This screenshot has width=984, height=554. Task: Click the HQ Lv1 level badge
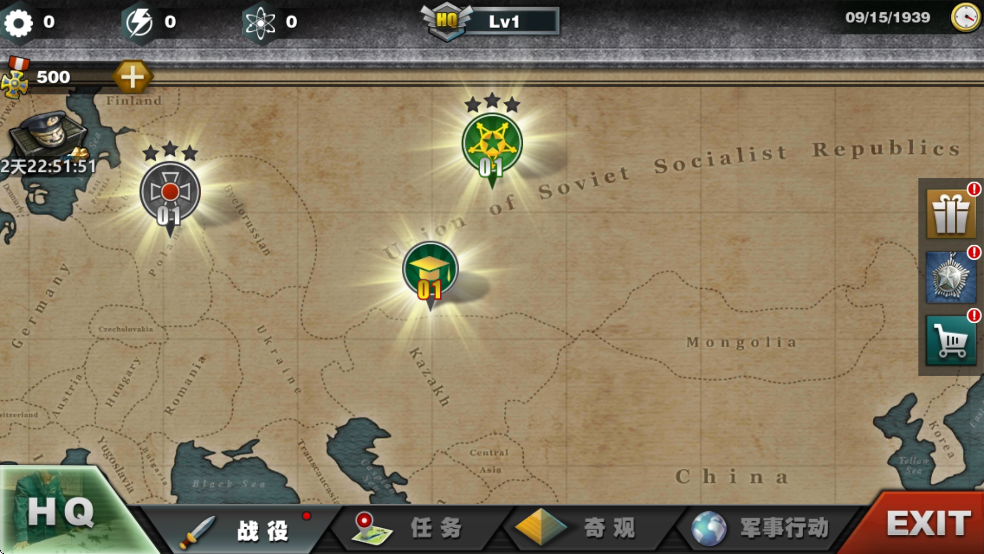[490, 21]
